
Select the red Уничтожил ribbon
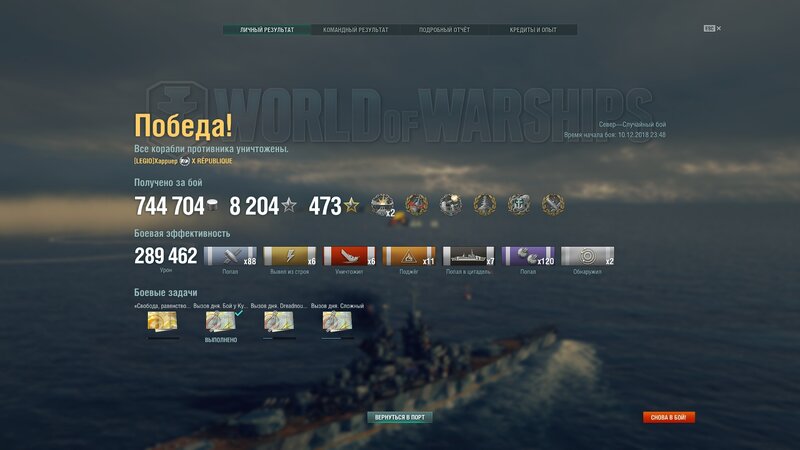[349, 257]
